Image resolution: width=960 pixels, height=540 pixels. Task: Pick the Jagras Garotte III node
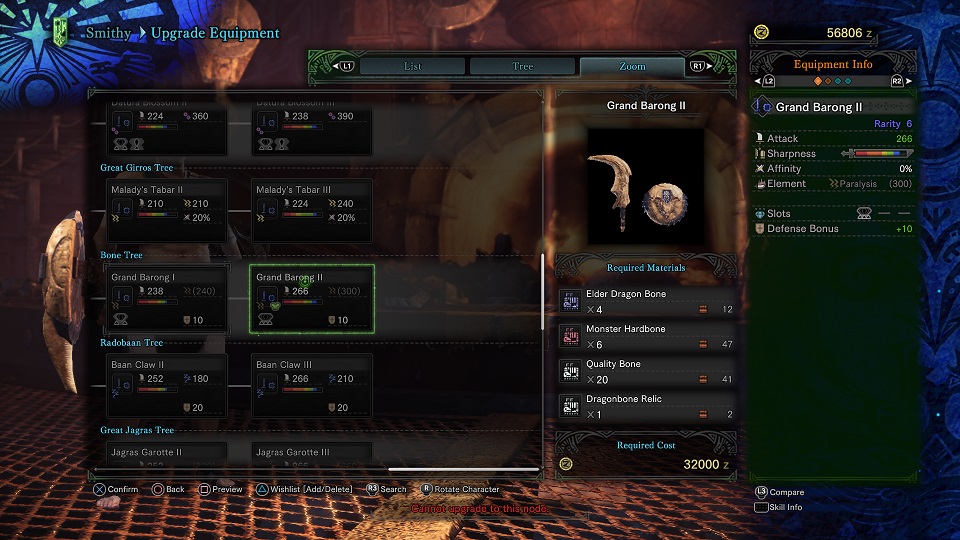[312, 454]
